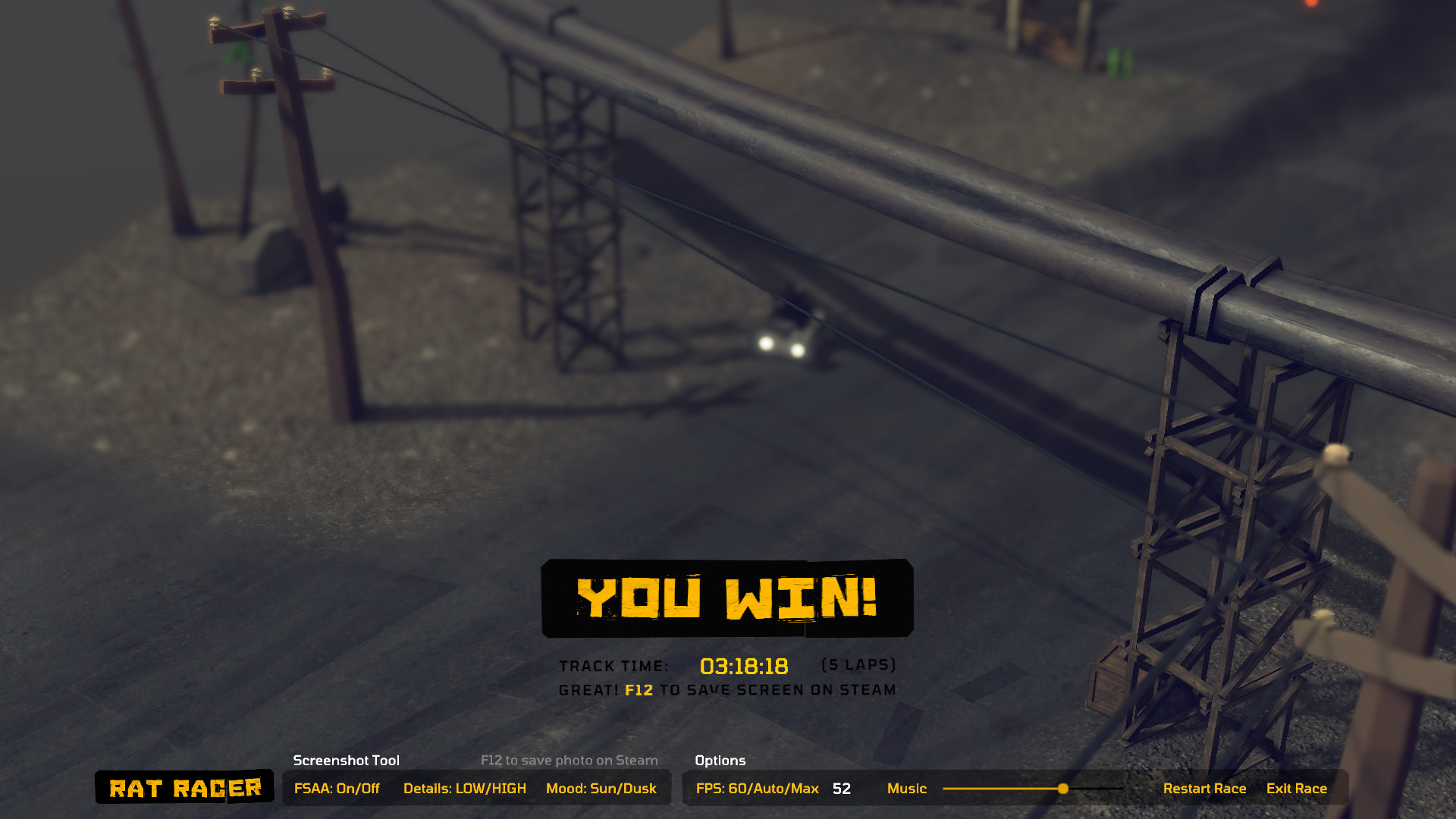Viewport: 1456px width, 819px height.
Task: Click Restart Race
Action: [1205, 788]
